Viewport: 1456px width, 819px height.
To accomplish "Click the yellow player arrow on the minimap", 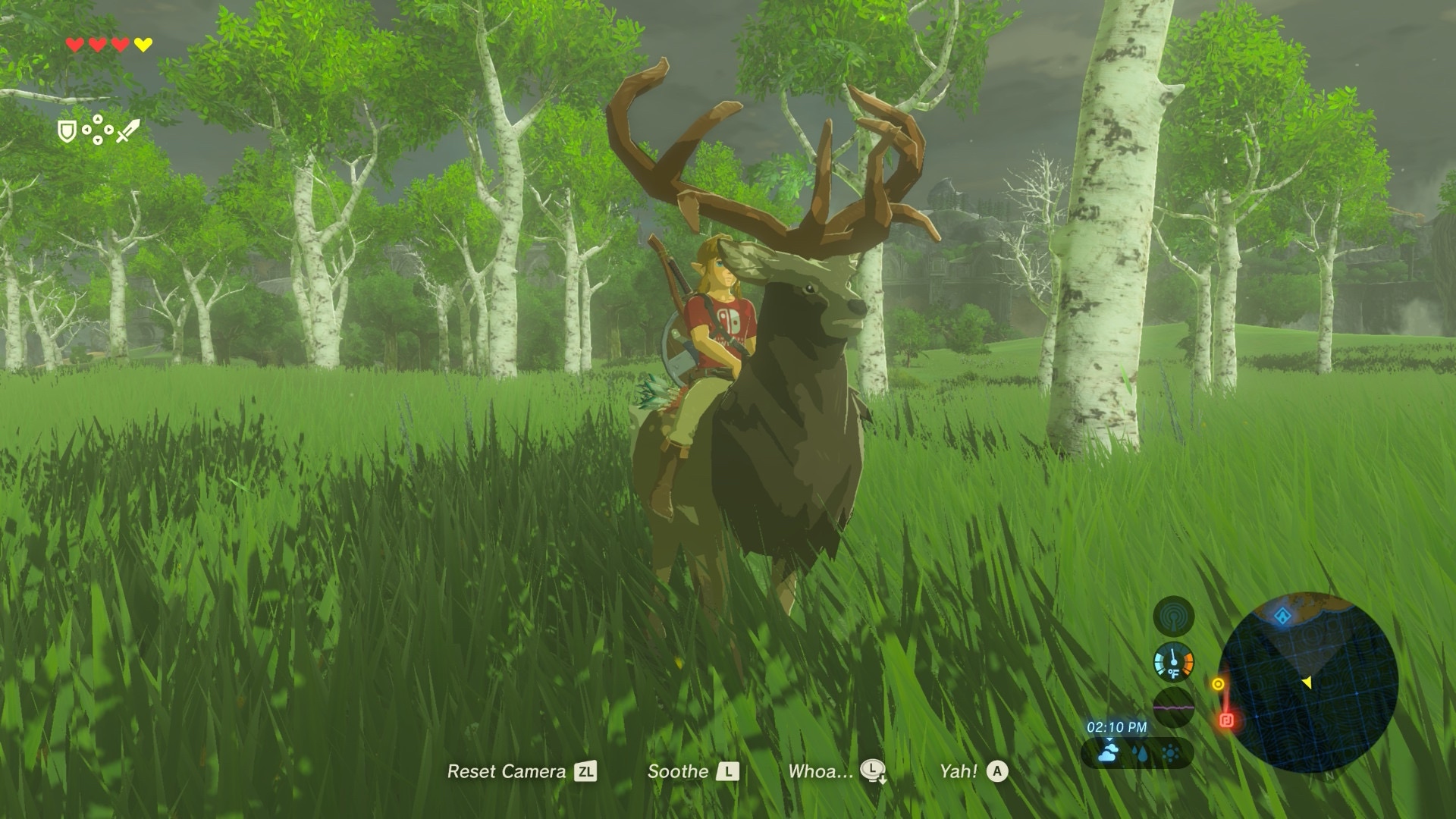I will pyautogui.click(x=1307, y=683).
